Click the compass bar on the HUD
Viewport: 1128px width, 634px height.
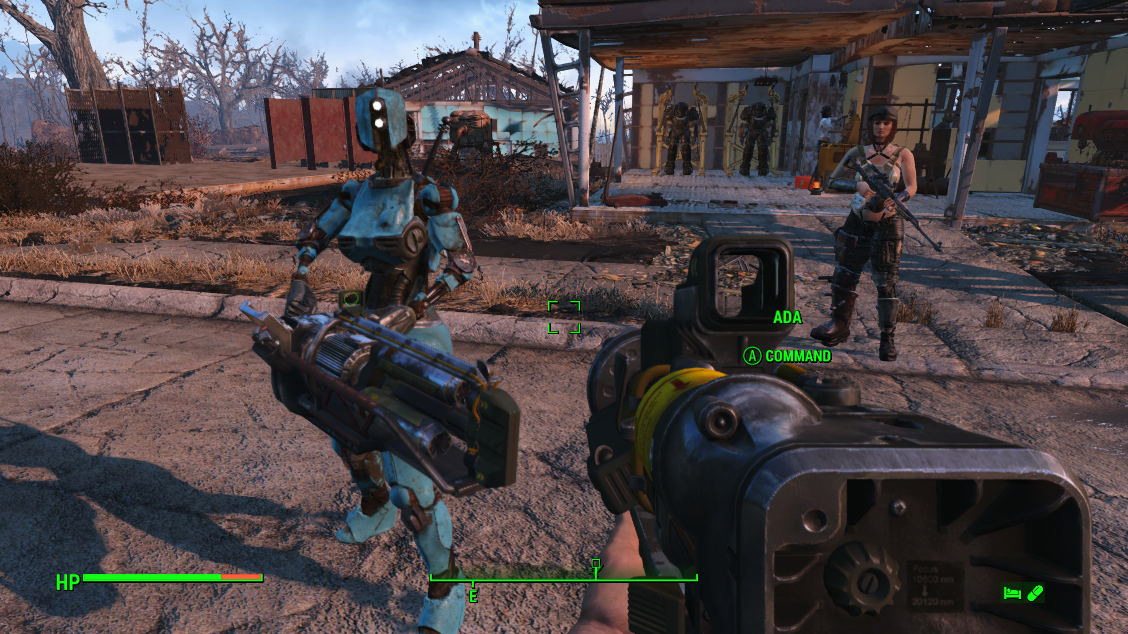(563, 577)
